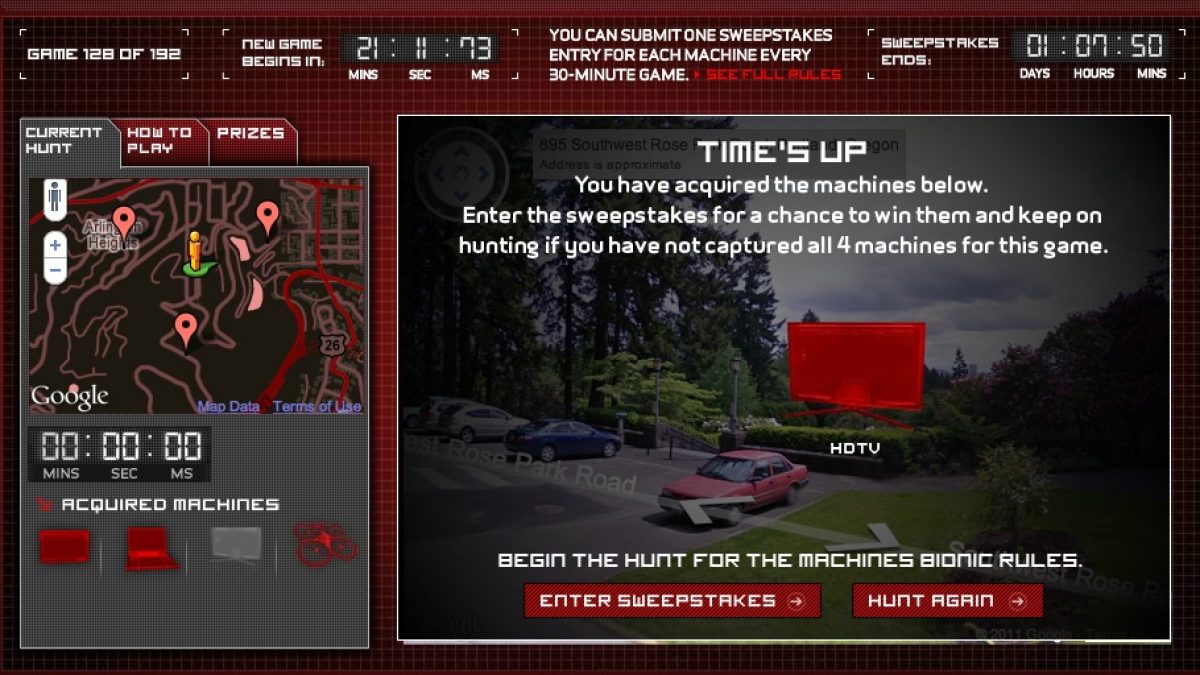Open the See Full Rules link

pos(774,74)
